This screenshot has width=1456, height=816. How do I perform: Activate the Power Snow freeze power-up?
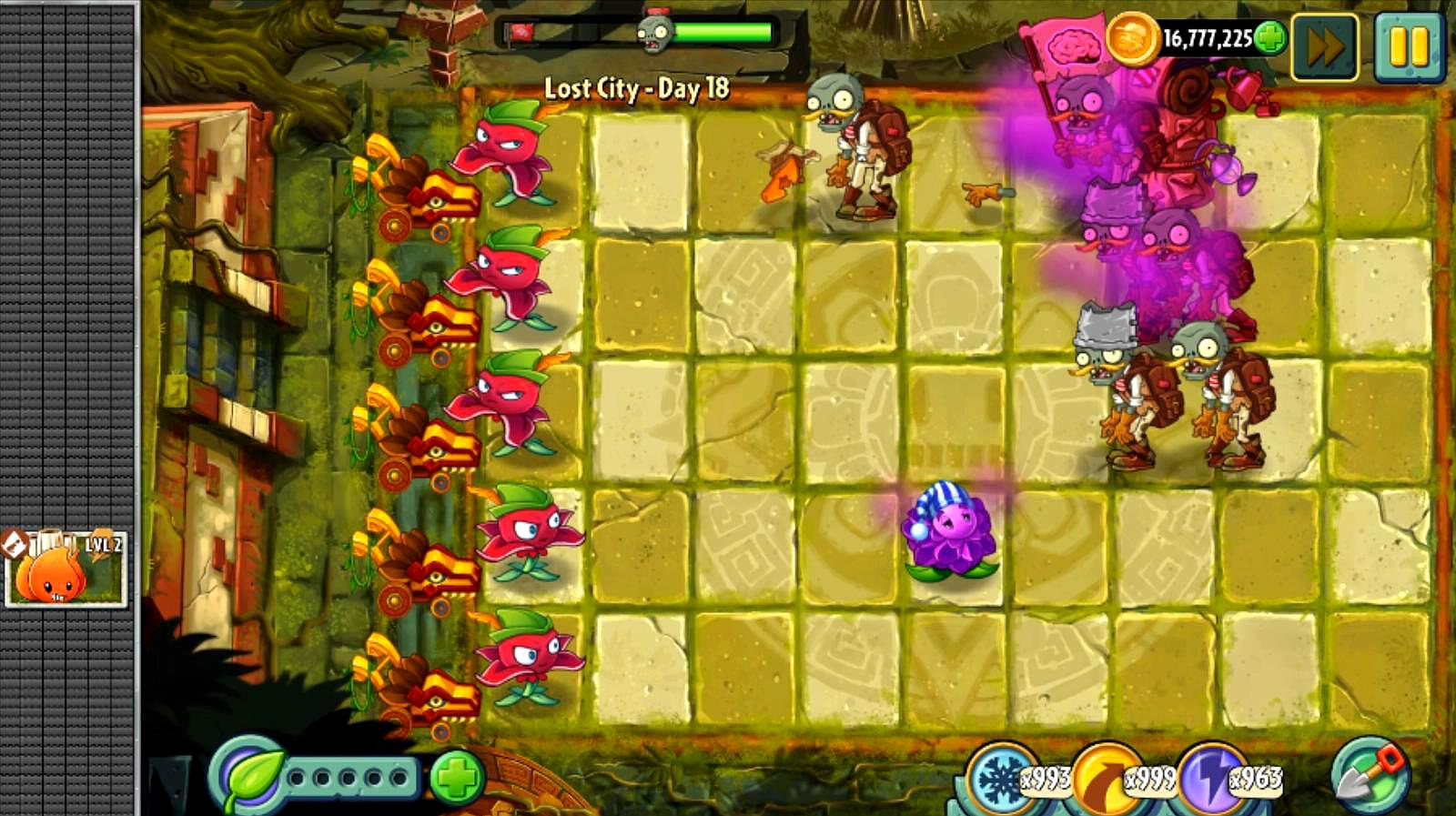coord(1001,779)
